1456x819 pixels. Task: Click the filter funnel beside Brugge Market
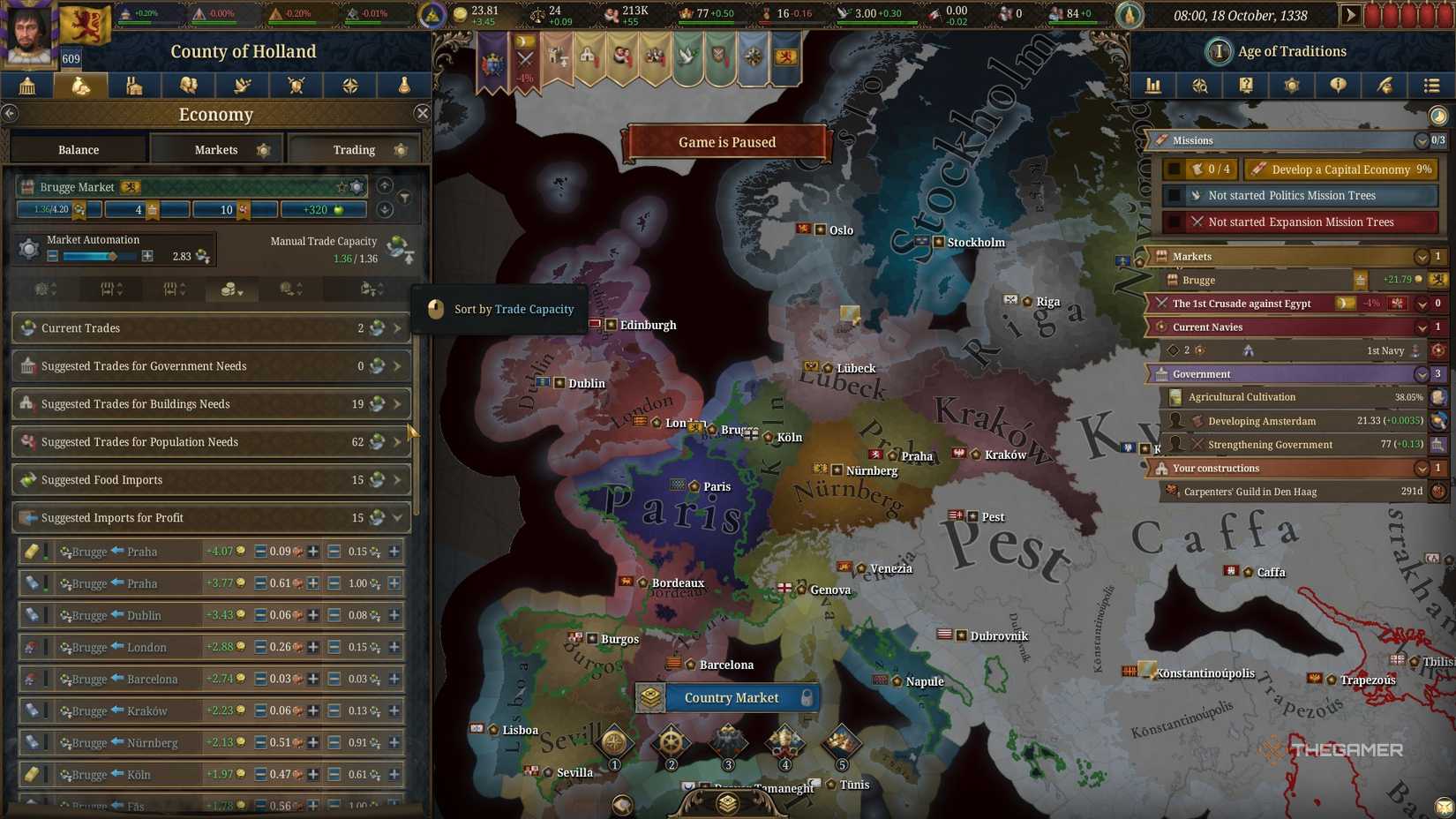tap(404, 196)
